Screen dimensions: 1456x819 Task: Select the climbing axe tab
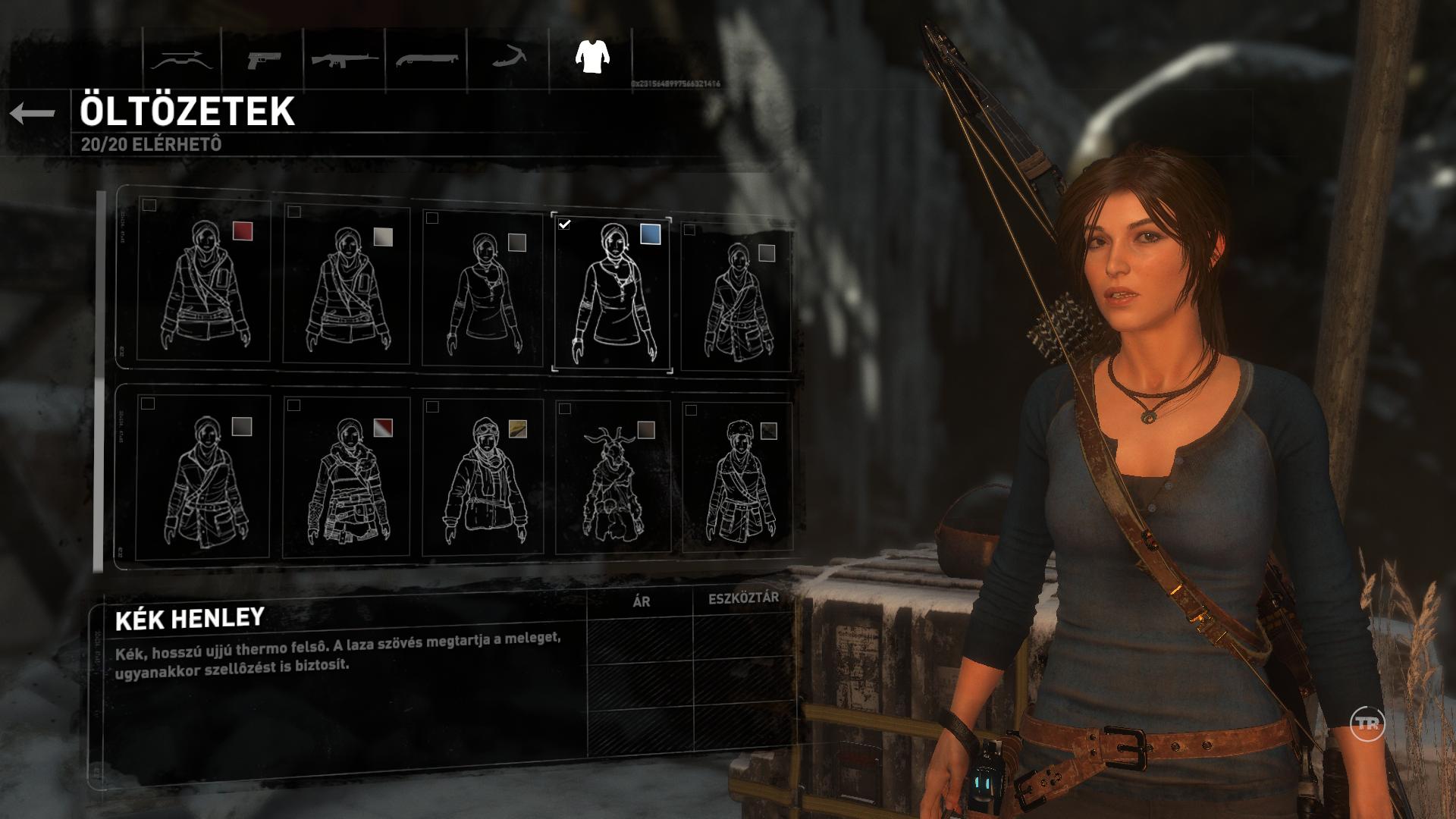[x=508, y=59]
